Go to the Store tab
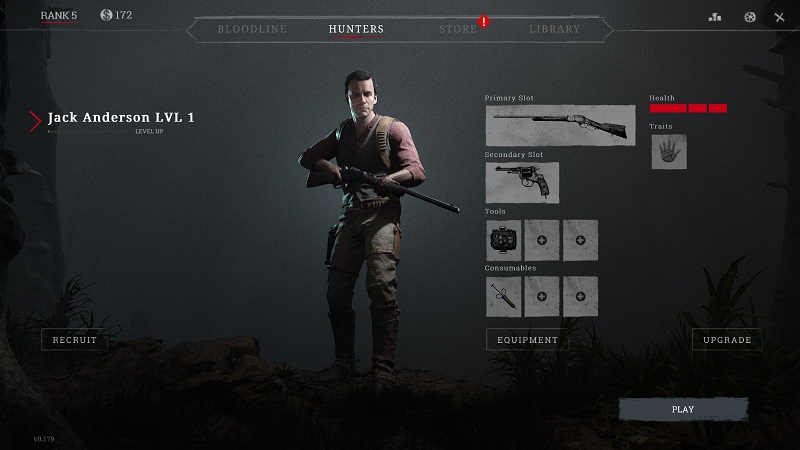The width and height of the screenshot is (800, 450). pos(458,29)
